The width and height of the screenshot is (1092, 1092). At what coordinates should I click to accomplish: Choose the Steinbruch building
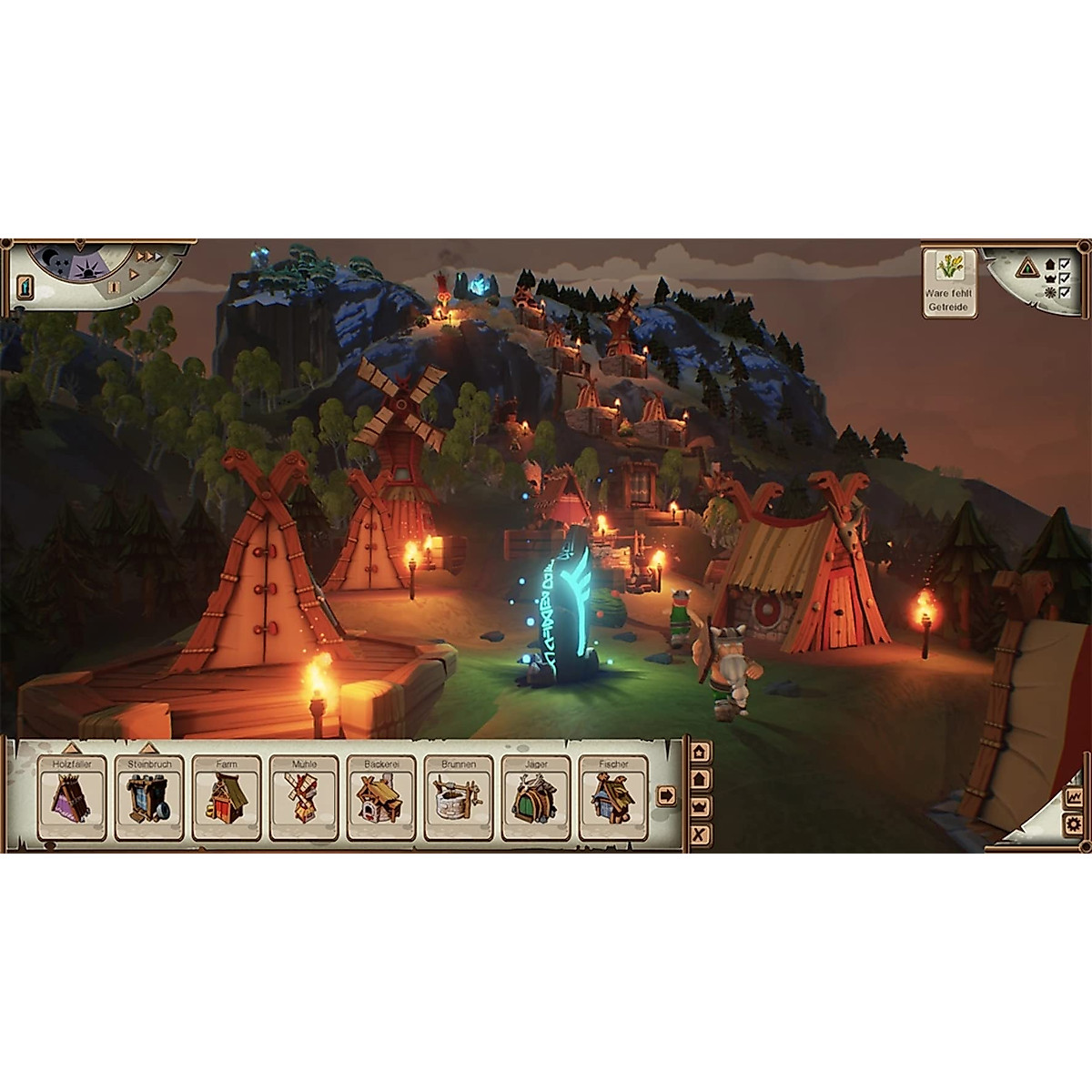click(148, 798)
